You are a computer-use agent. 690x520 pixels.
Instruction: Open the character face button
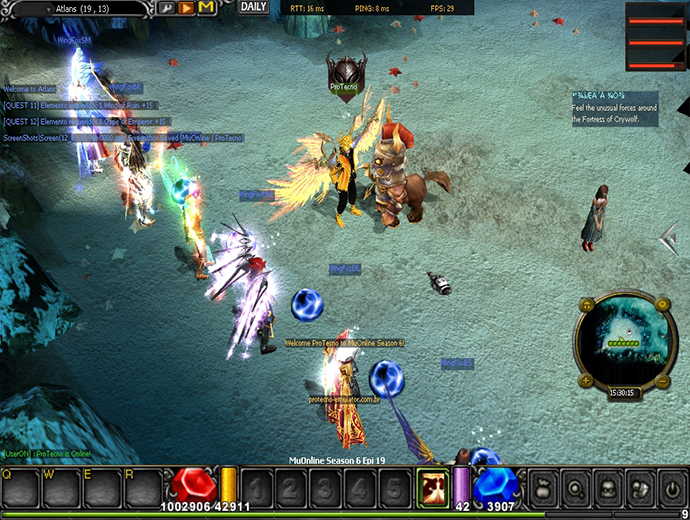pos(607,490)
